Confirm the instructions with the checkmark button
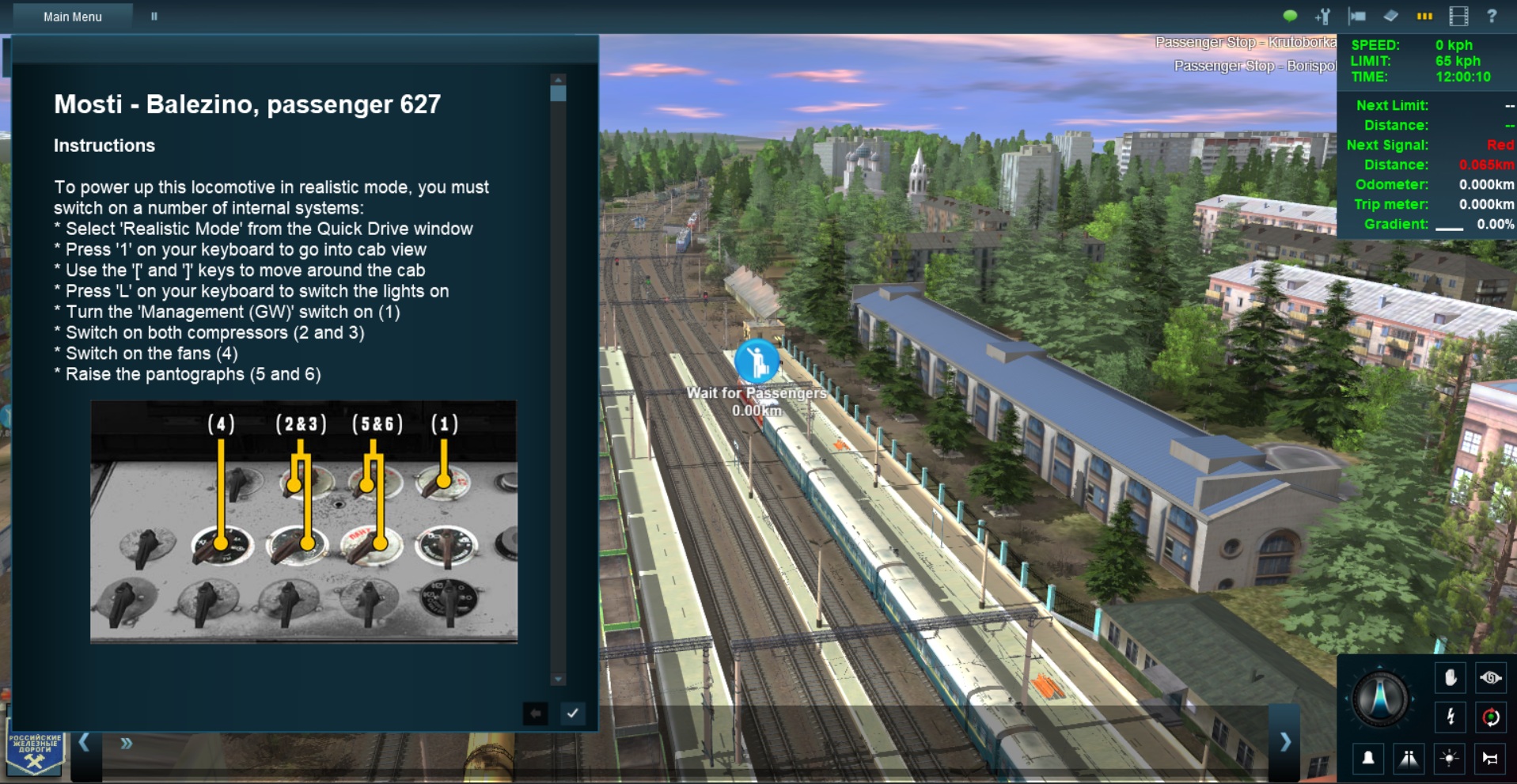 tap(572, 713)
